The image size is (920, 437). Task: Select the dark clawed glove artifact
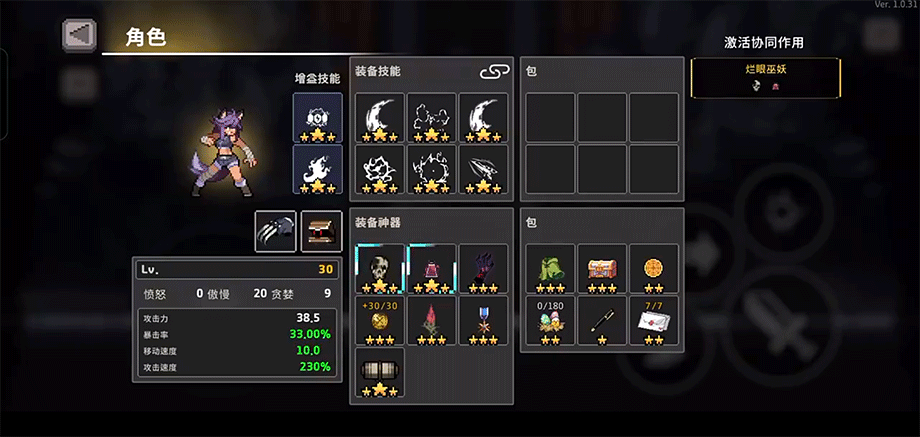484,268
